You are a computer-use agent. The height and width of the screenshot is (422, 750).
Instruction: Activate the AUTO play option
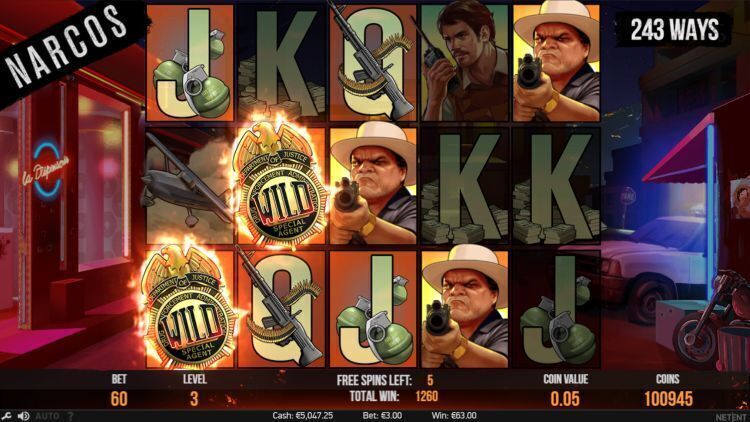(45, 415)
